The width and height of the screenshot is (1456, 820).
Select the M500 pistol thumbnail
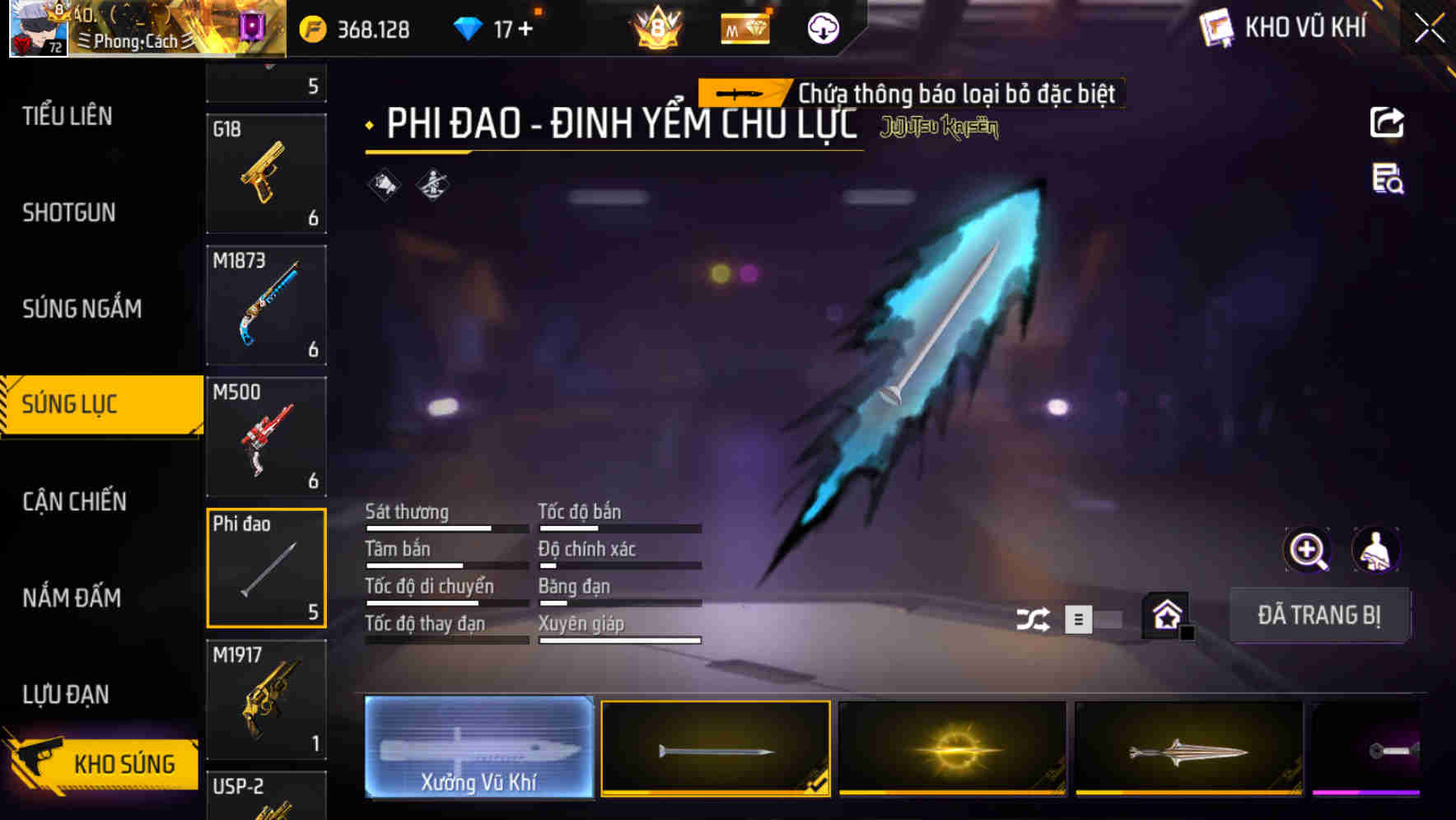[x=266, y=436]
